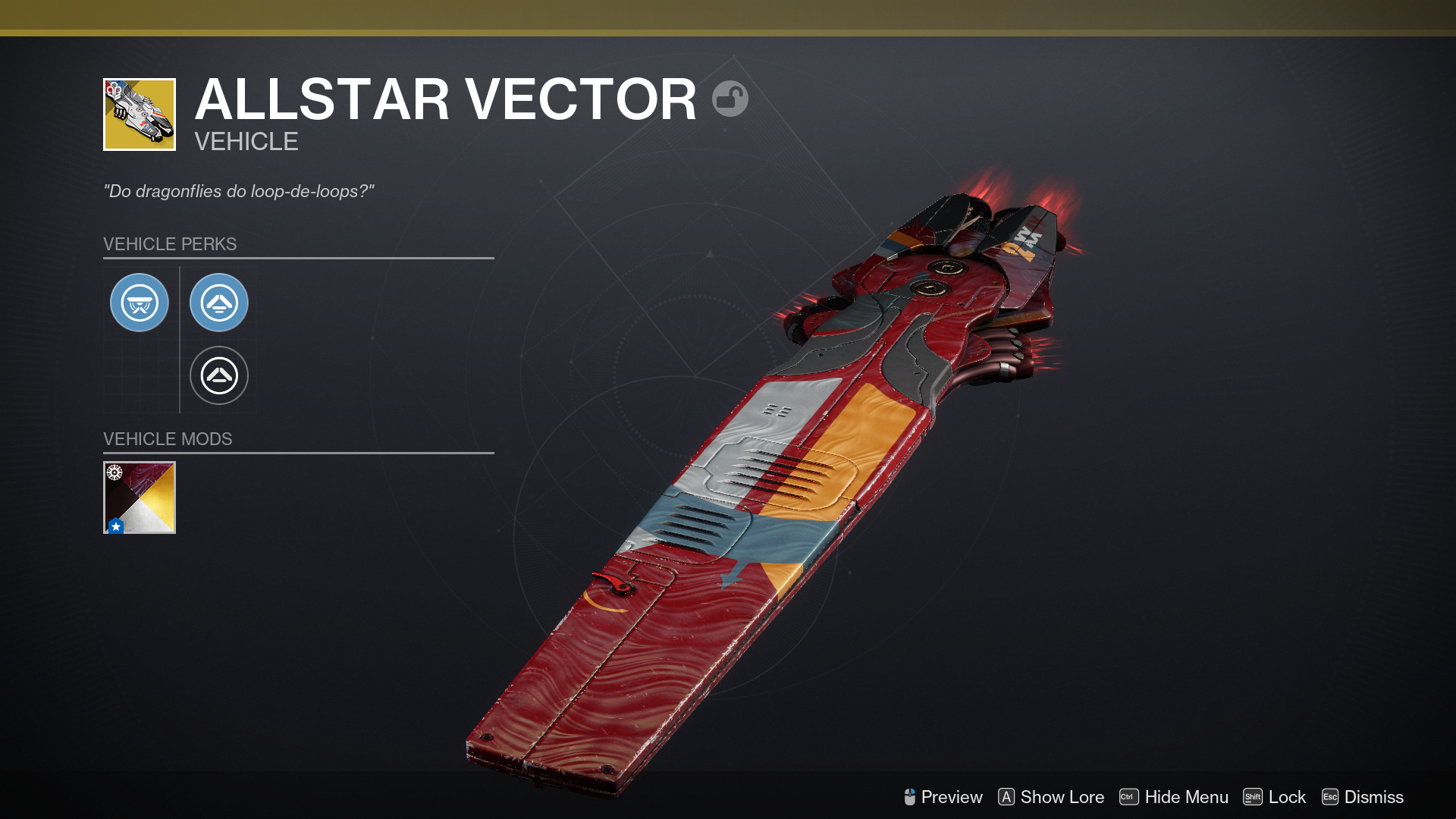Select the equipped shader swatch under Vehicle Mods
The image size is (1456, 819).
click(x=140, y=497)
